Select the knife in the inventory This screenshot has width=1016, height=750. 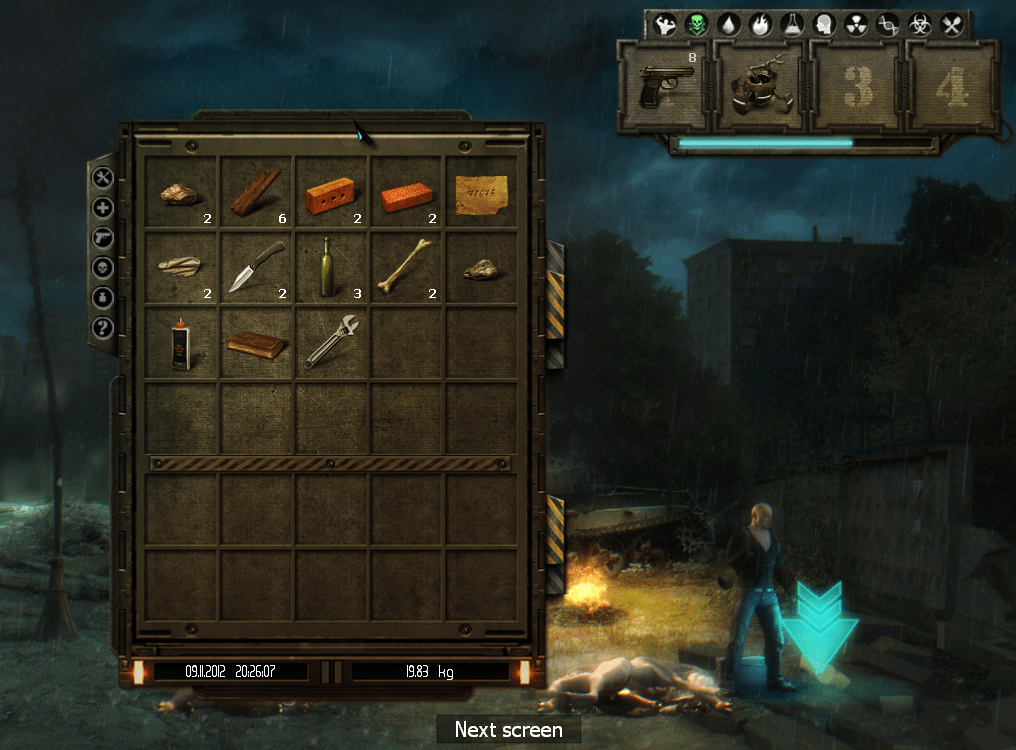point(256,269)
